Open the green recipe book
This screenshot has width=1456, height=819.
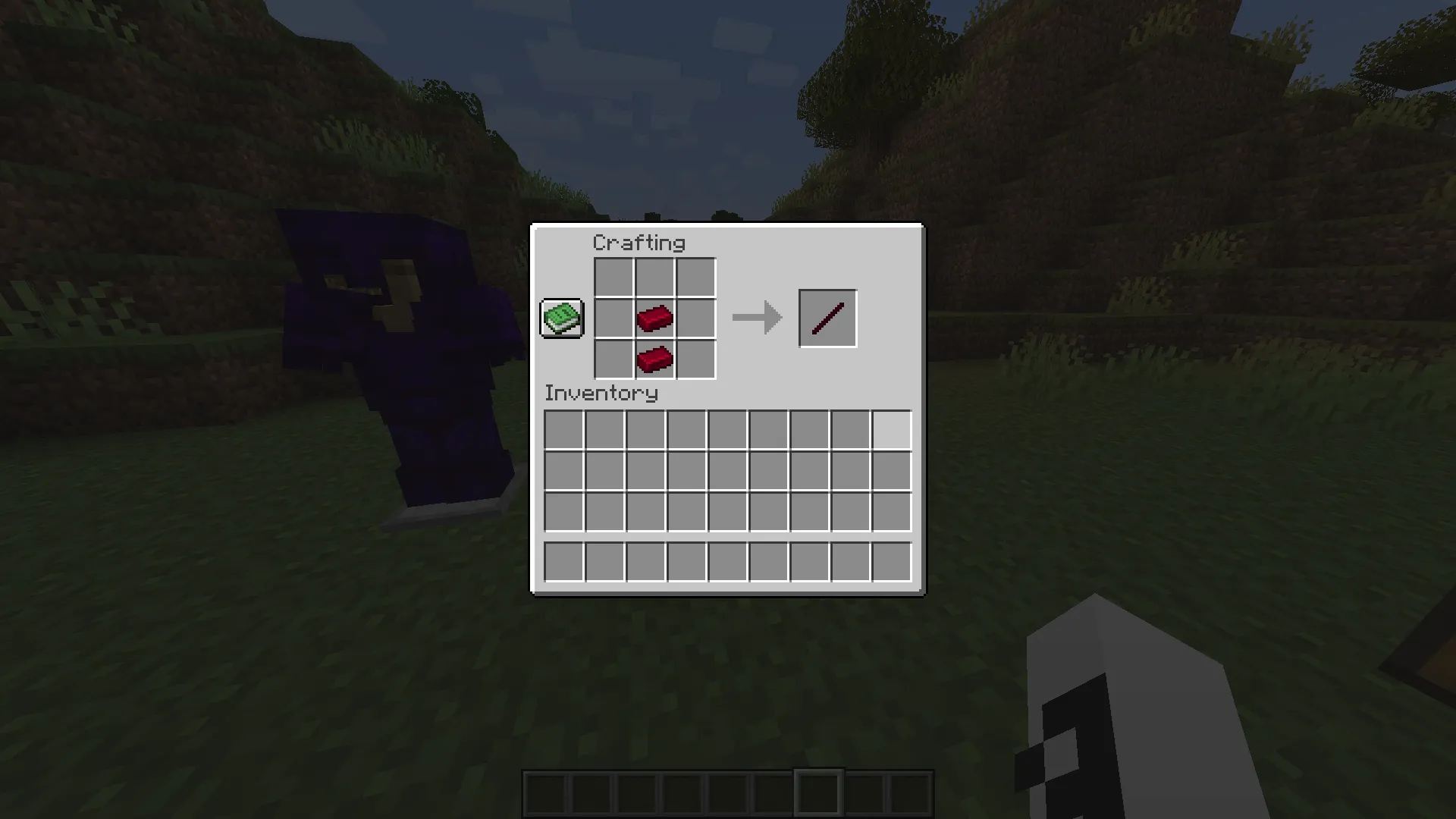point(561,318)
